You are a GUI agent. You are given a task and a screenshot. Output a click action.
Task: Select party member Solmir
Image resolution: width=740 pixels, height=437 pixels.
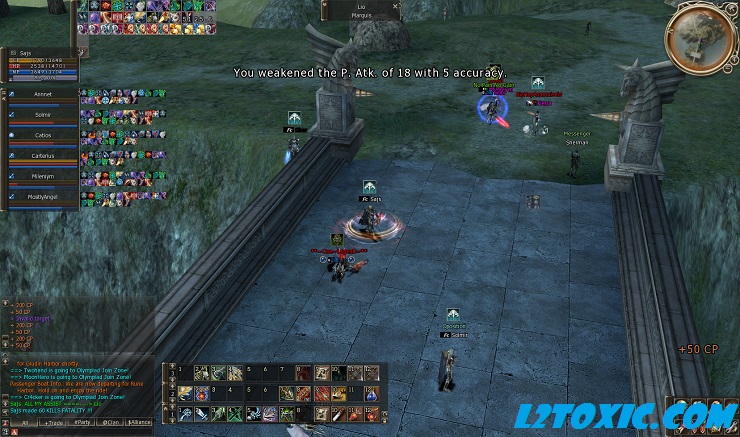42,115
